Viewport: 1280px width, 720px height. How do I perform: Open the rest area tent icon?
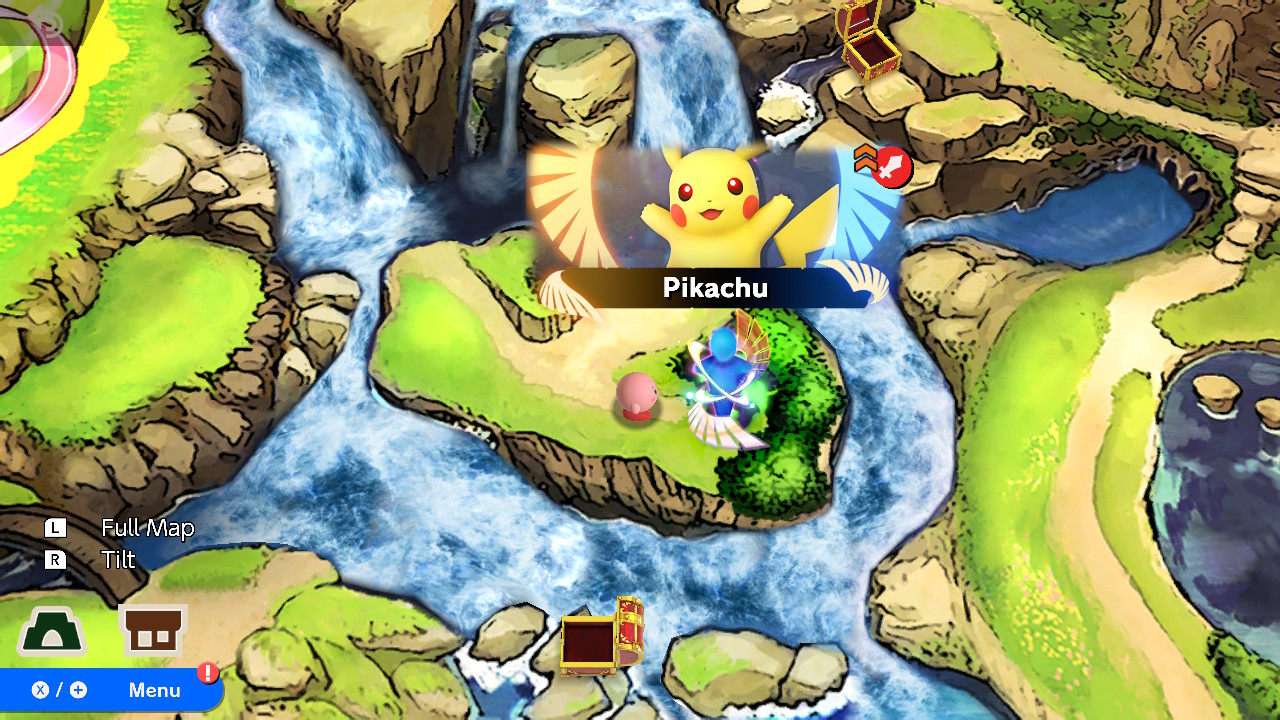click(x=52, y=633)
